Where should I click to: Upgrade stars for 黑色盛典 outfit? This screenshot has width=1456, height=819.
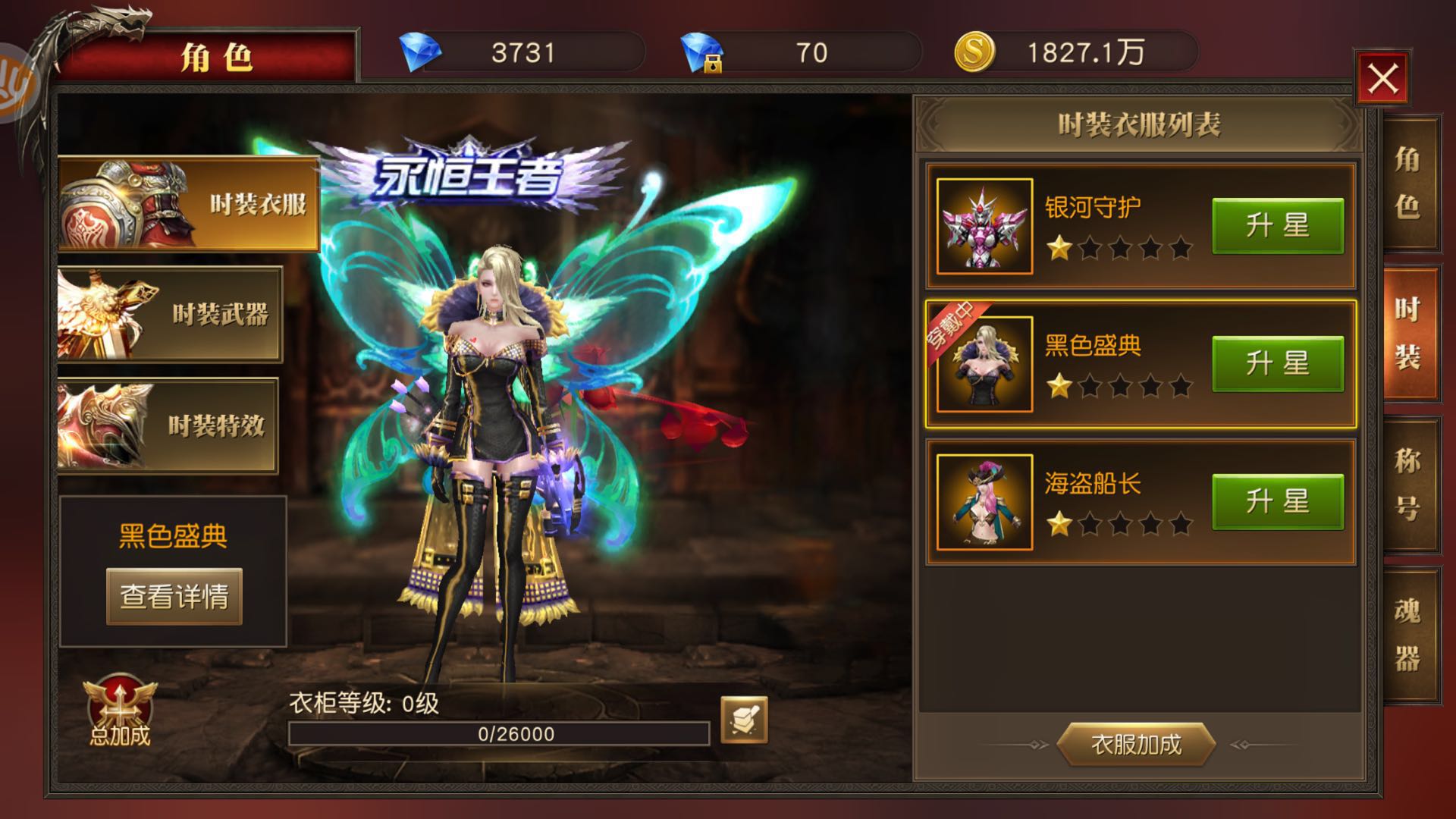1277,364
